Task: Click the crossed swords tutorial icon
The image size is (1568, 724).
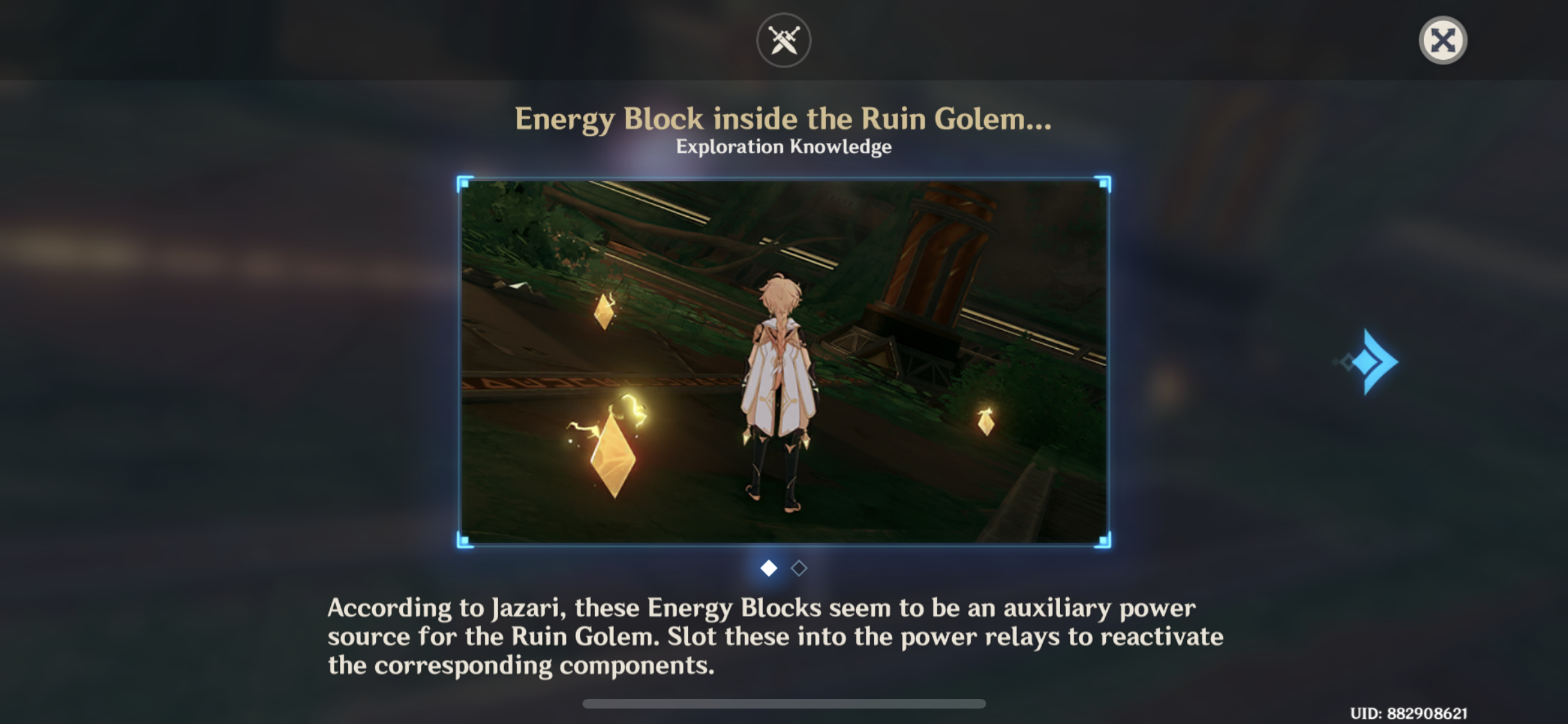Action: pyautogui.click(x=783, y=39)
